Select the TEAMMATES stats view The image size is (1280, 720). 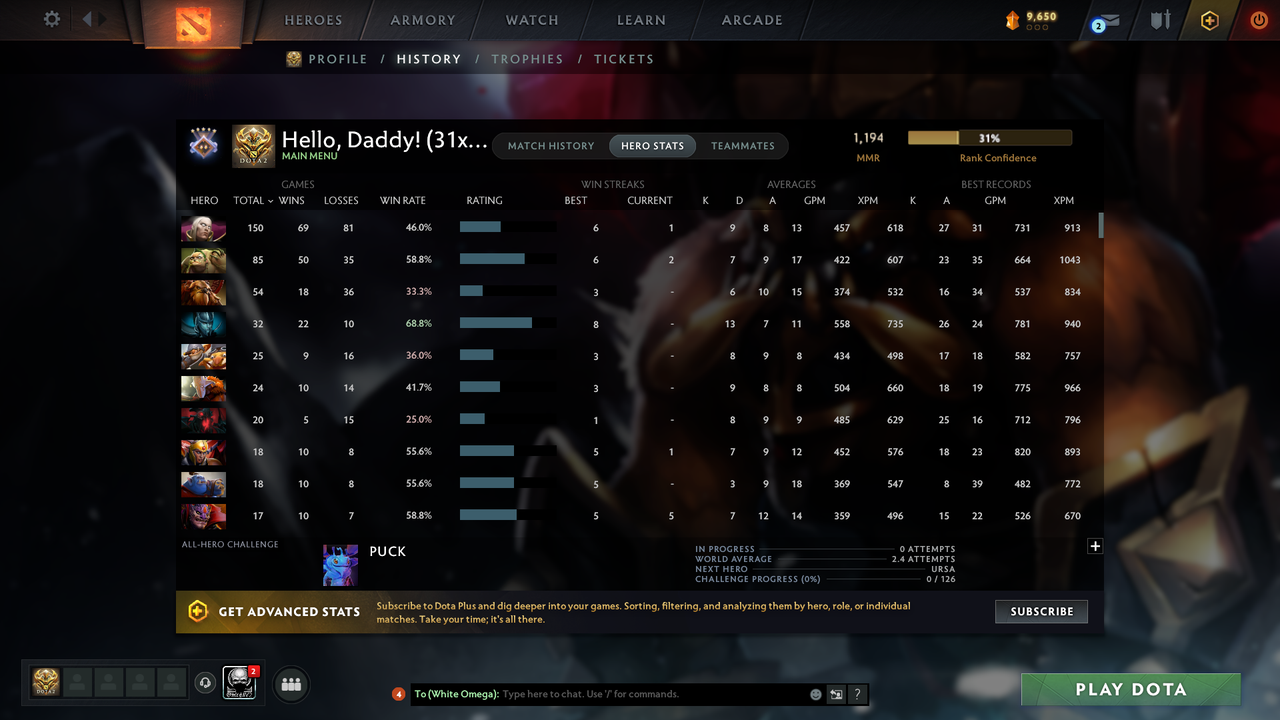742,145
